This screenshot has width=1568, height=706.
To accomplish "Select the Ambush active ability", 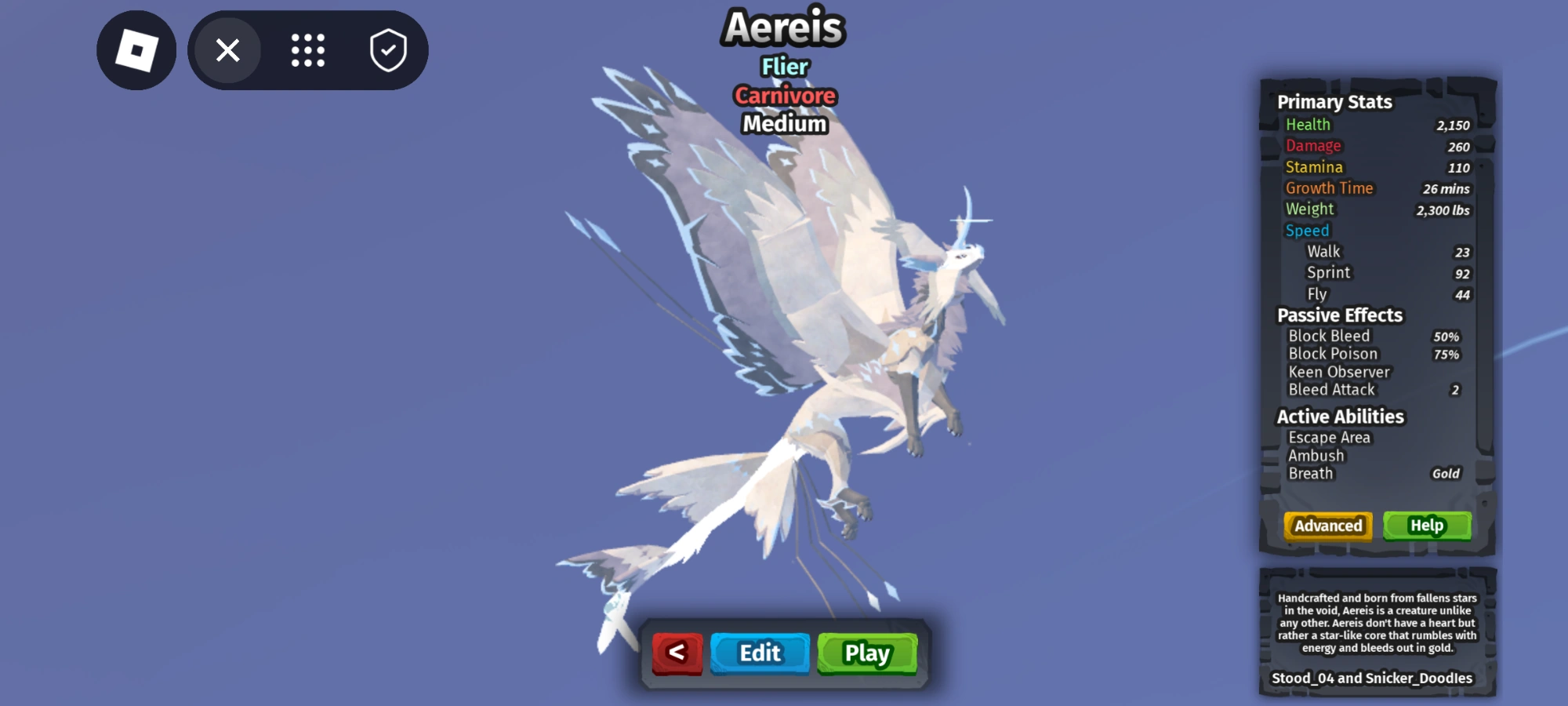I will [x=1315, y=455].
